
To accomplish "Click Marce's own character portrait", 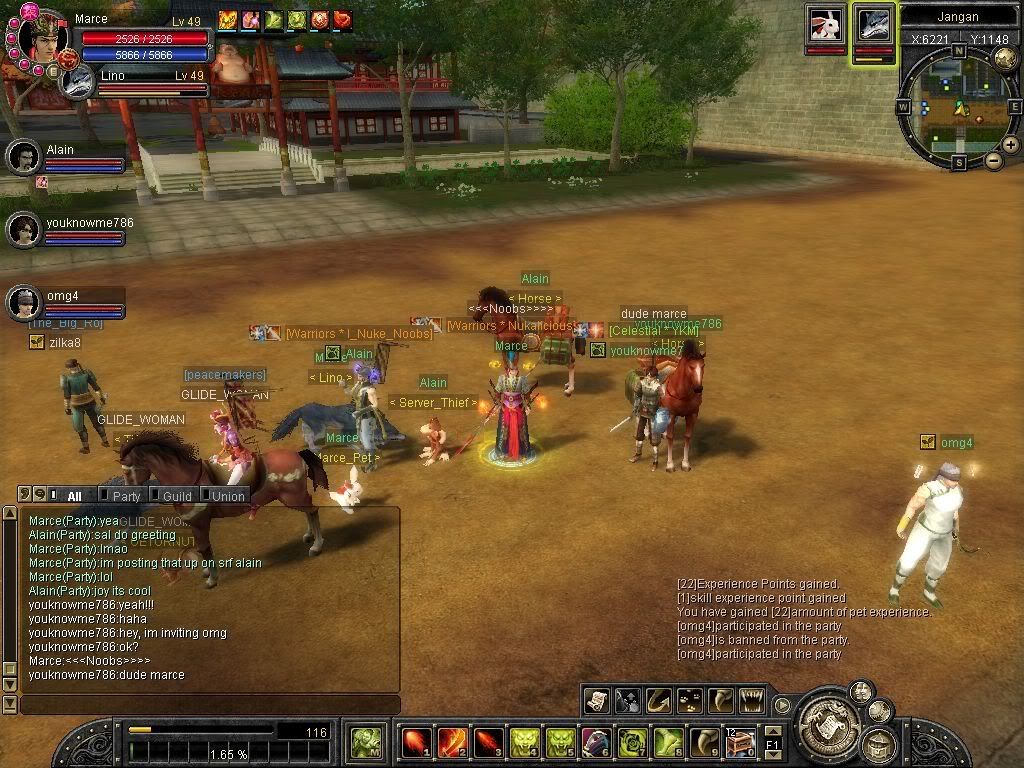I will pyautogui.click(x=42, y=38).
